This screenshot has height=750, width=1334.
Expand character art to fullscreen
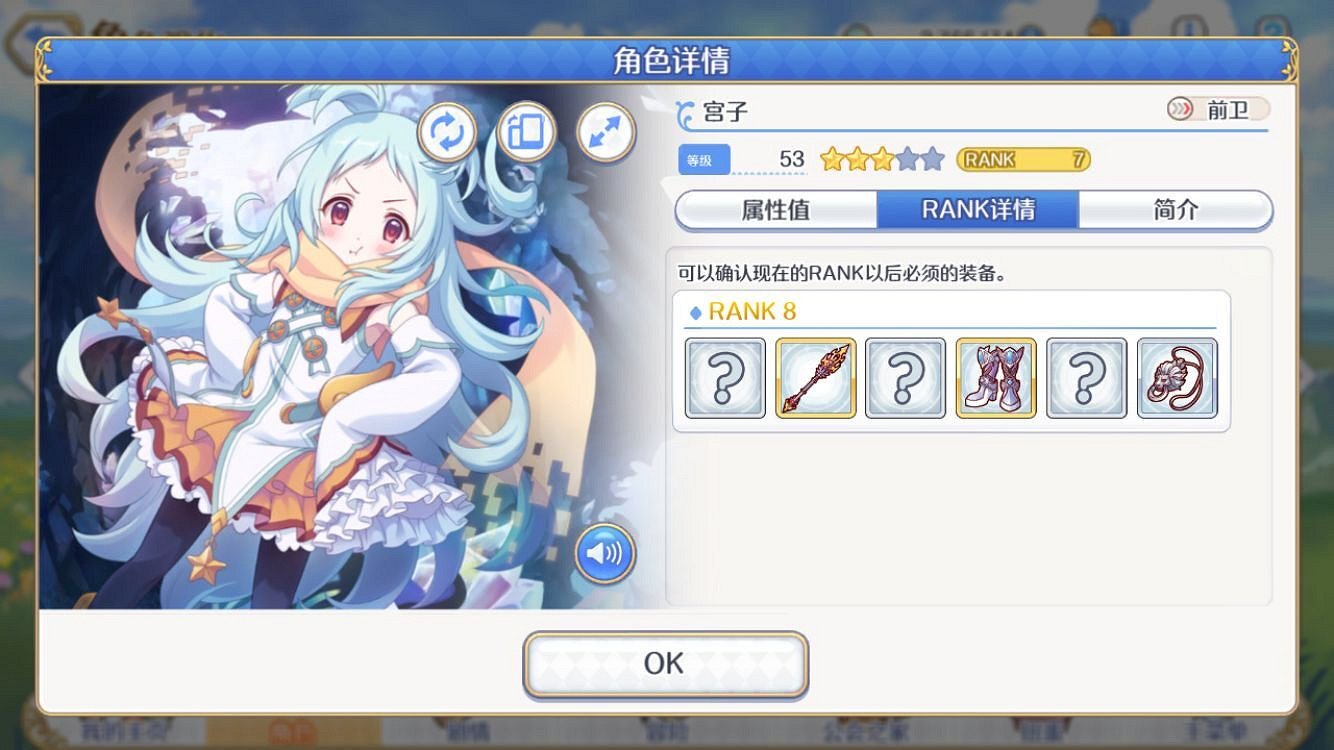click(603, 132)
